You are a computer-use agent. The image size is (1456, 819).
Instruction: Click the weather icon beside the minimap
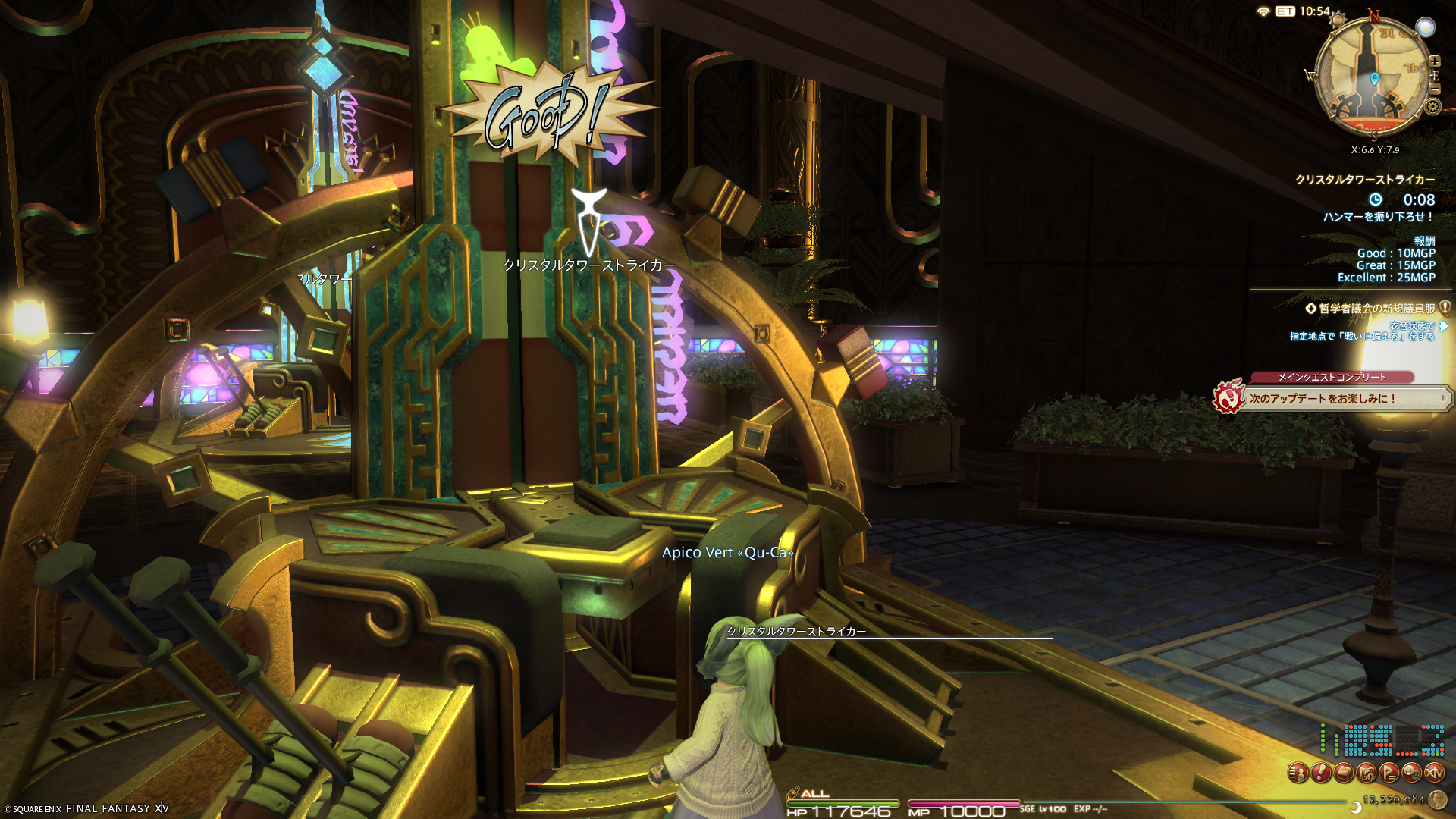[x=1426, y=28]
